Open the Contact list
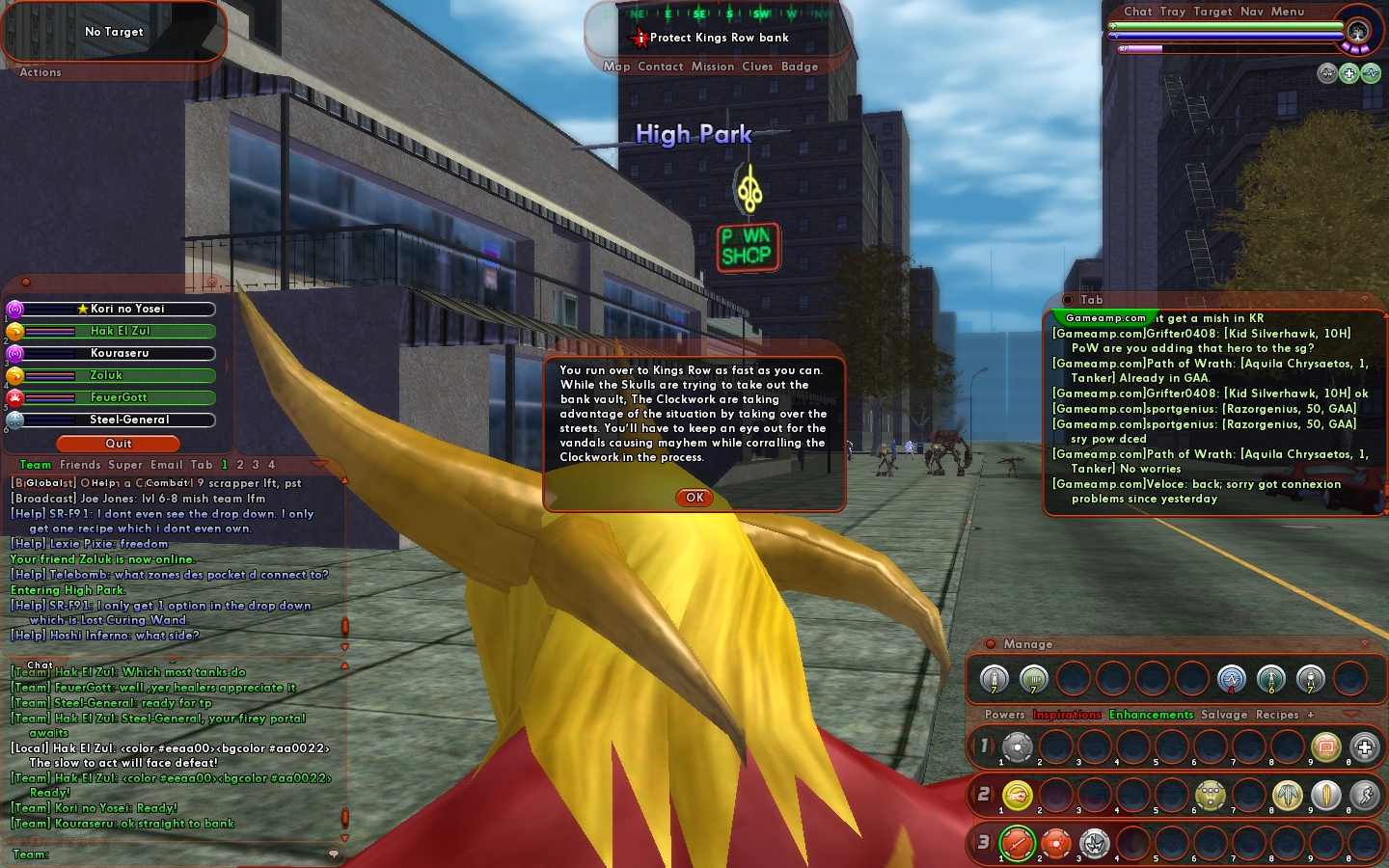 (661, 67)
